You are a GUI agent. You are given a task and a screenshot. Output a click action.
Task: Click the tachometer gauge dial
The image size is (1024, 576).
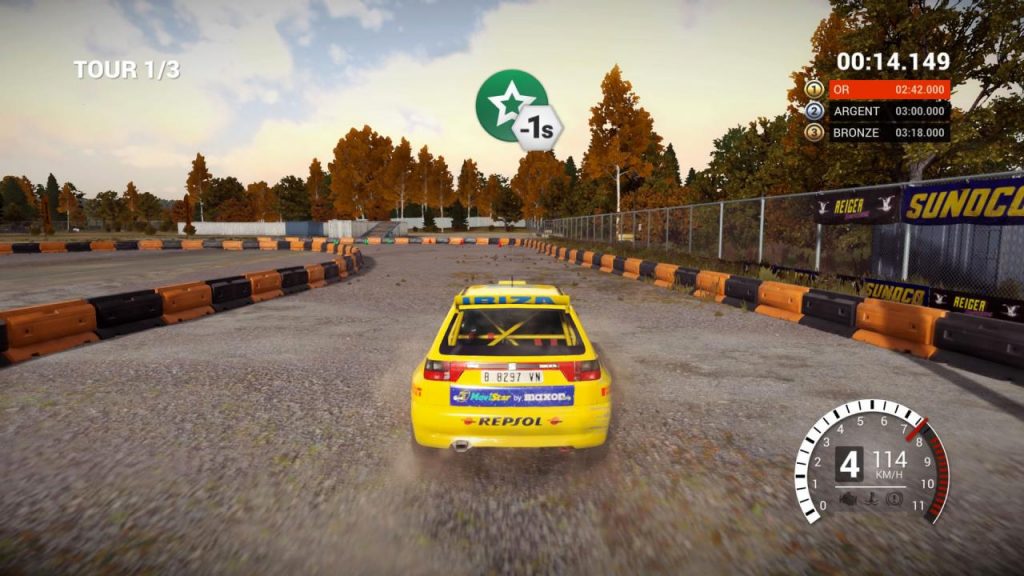pyautogui.click(x=871, y=461)
